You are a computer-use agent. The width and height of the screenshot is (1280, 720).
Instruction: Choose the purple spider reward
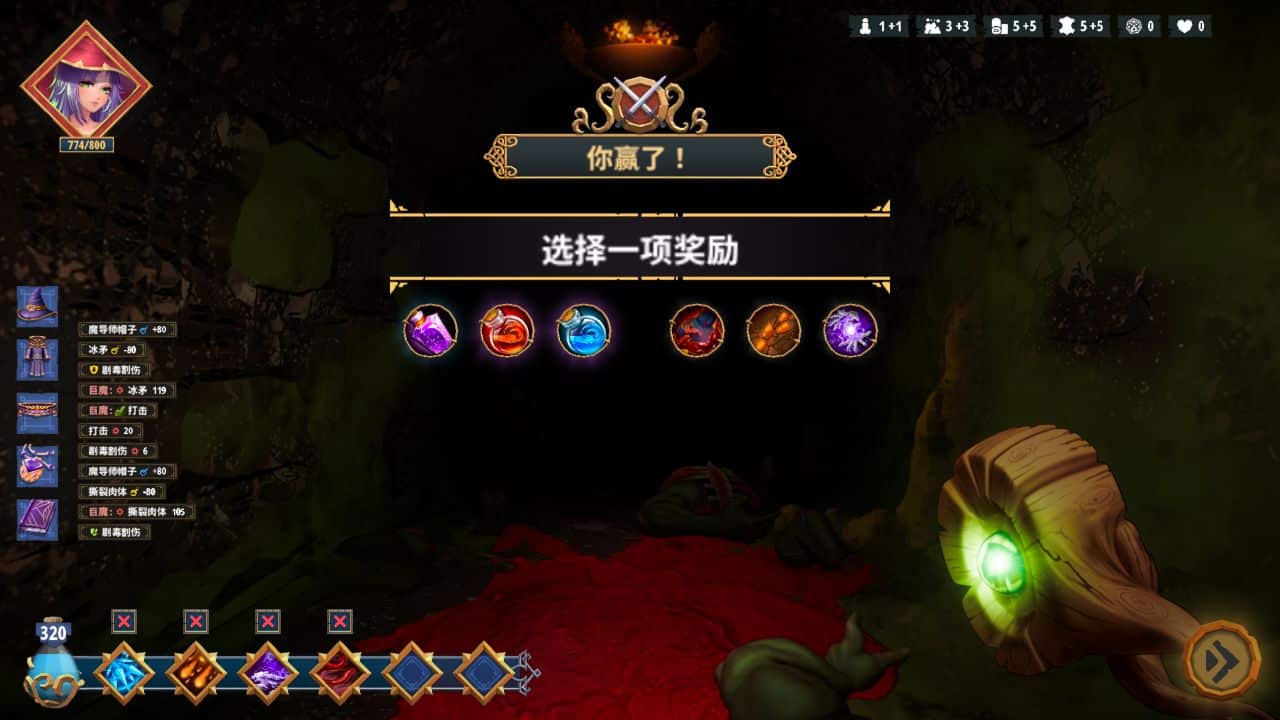tap(849, 332)
